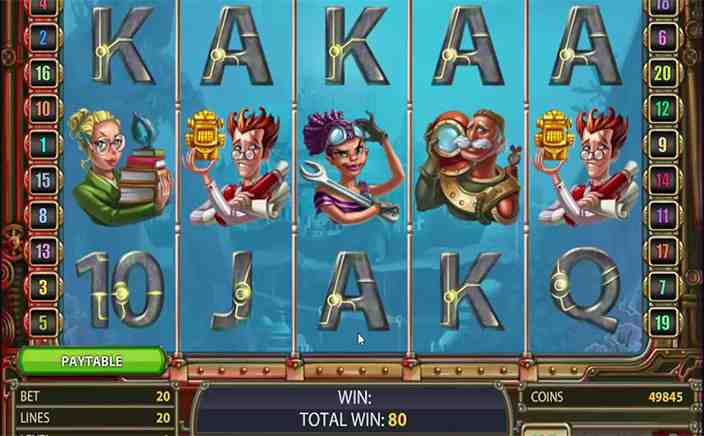This screenshot has width=704, height=436.
Task: Click payline number 10
Action: click(x=43, y=109)
